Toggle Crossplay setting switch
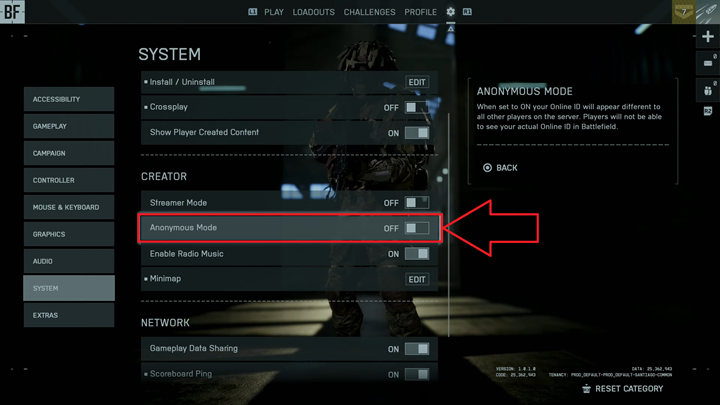The width and height of the screenshot is (720, 405). pos(416,107)
